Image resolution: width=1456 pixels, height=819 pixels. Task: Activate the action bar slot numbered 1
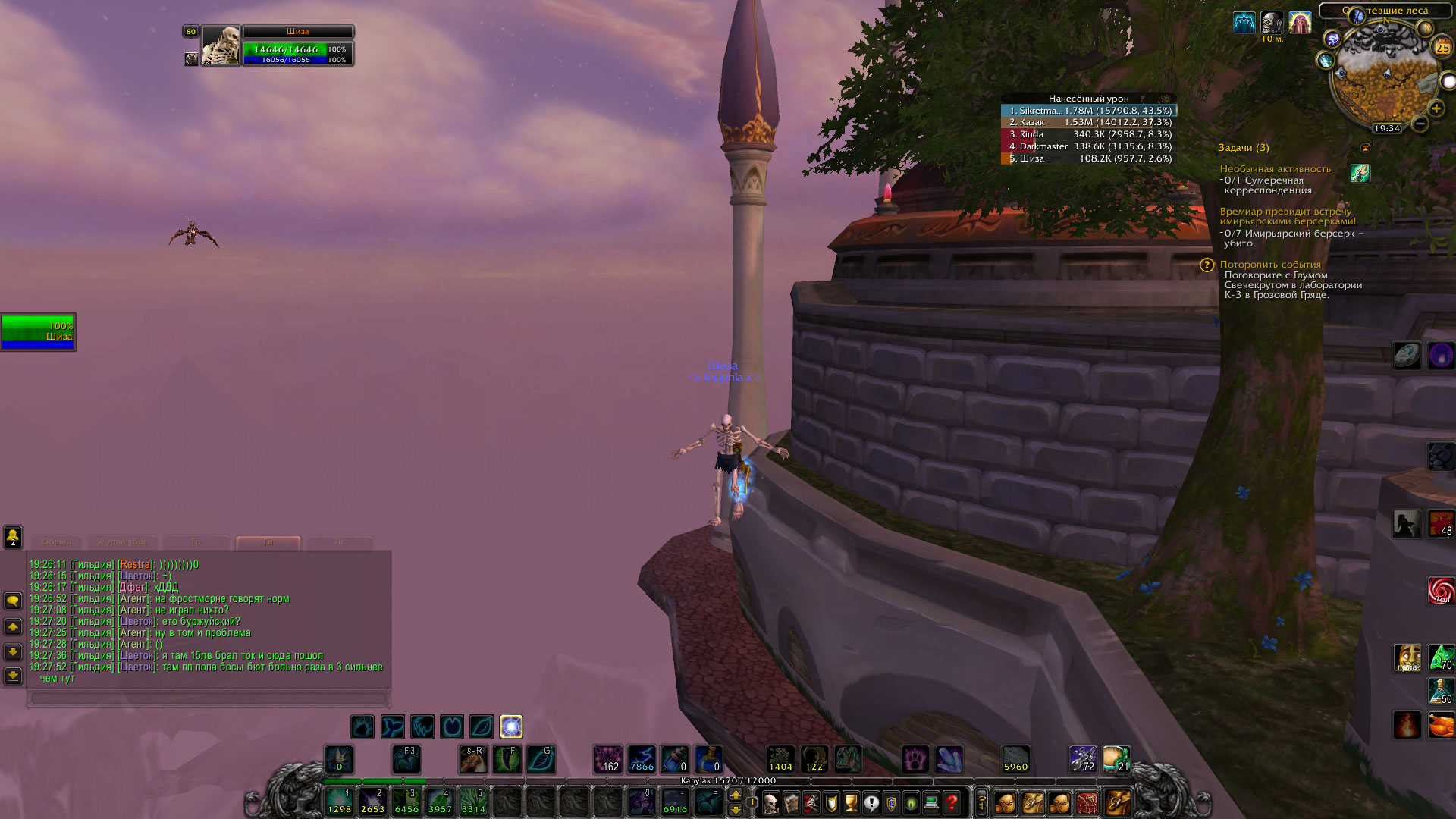[339, 802]
